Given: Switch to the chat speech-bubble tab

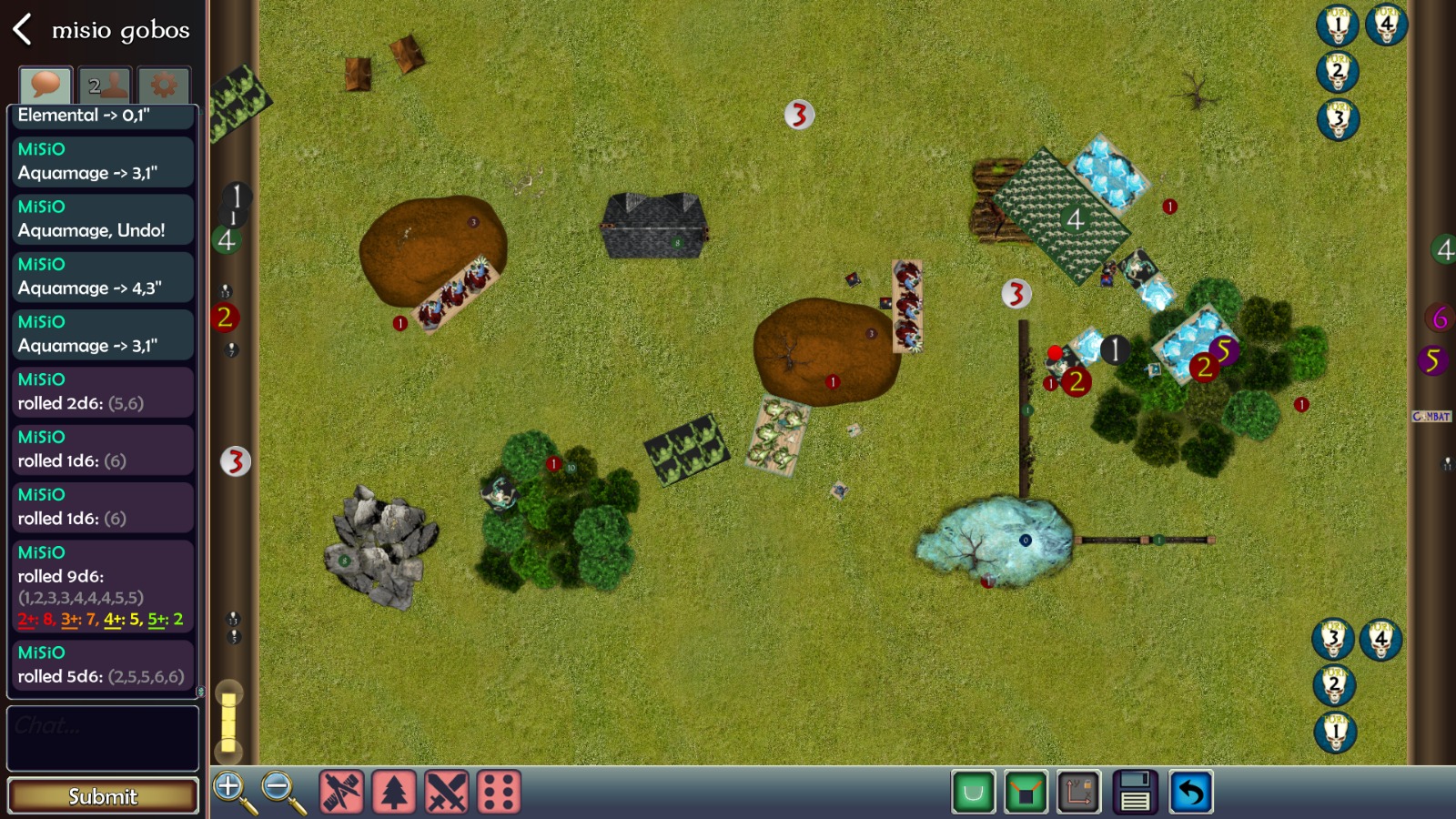Looking at the screenshot, I should [45, 86].
